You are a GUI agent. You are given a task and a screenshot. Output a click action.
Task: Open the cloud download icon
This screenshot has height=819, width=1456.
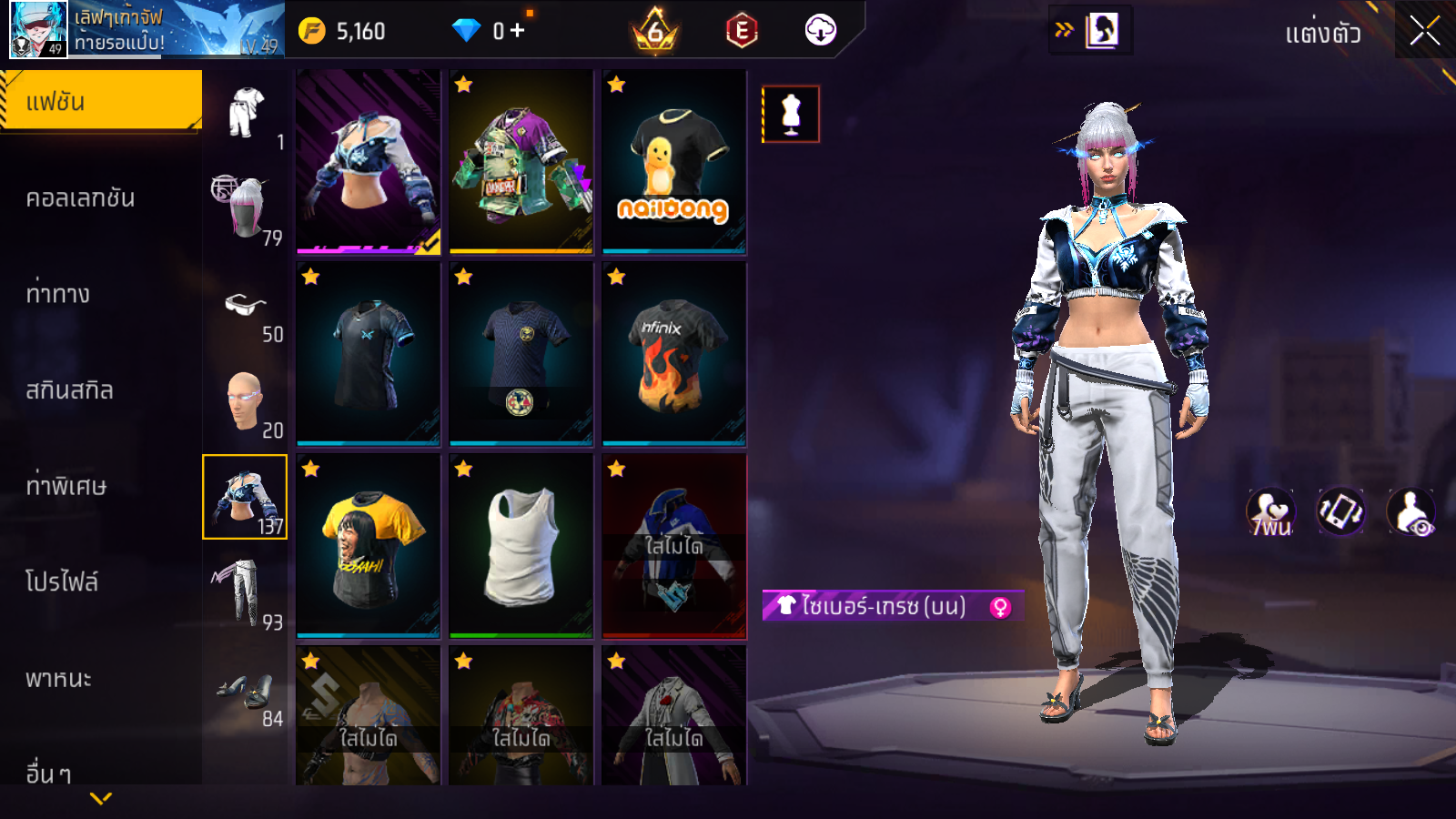tap(820, 31)
